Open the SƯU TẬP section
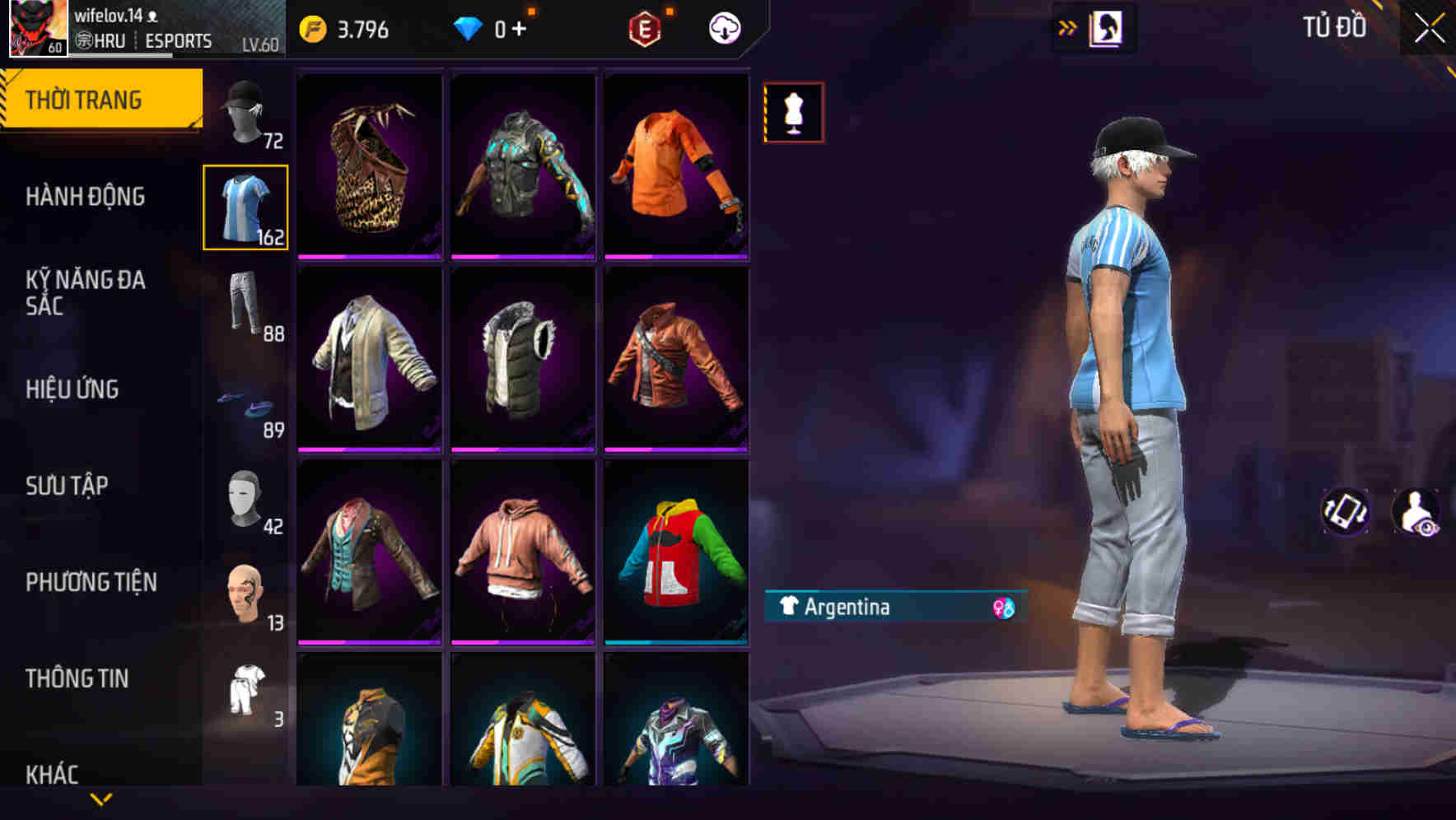 click(x=68, y=486)
